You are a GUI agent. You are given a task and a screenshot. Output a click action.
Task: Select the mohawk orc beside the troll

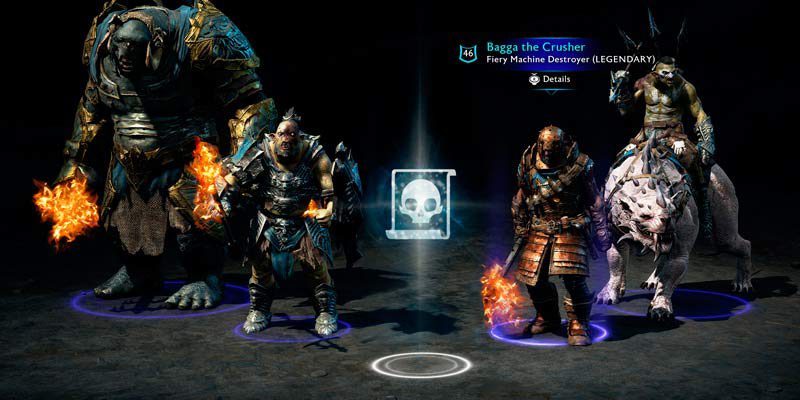(281, 220)
